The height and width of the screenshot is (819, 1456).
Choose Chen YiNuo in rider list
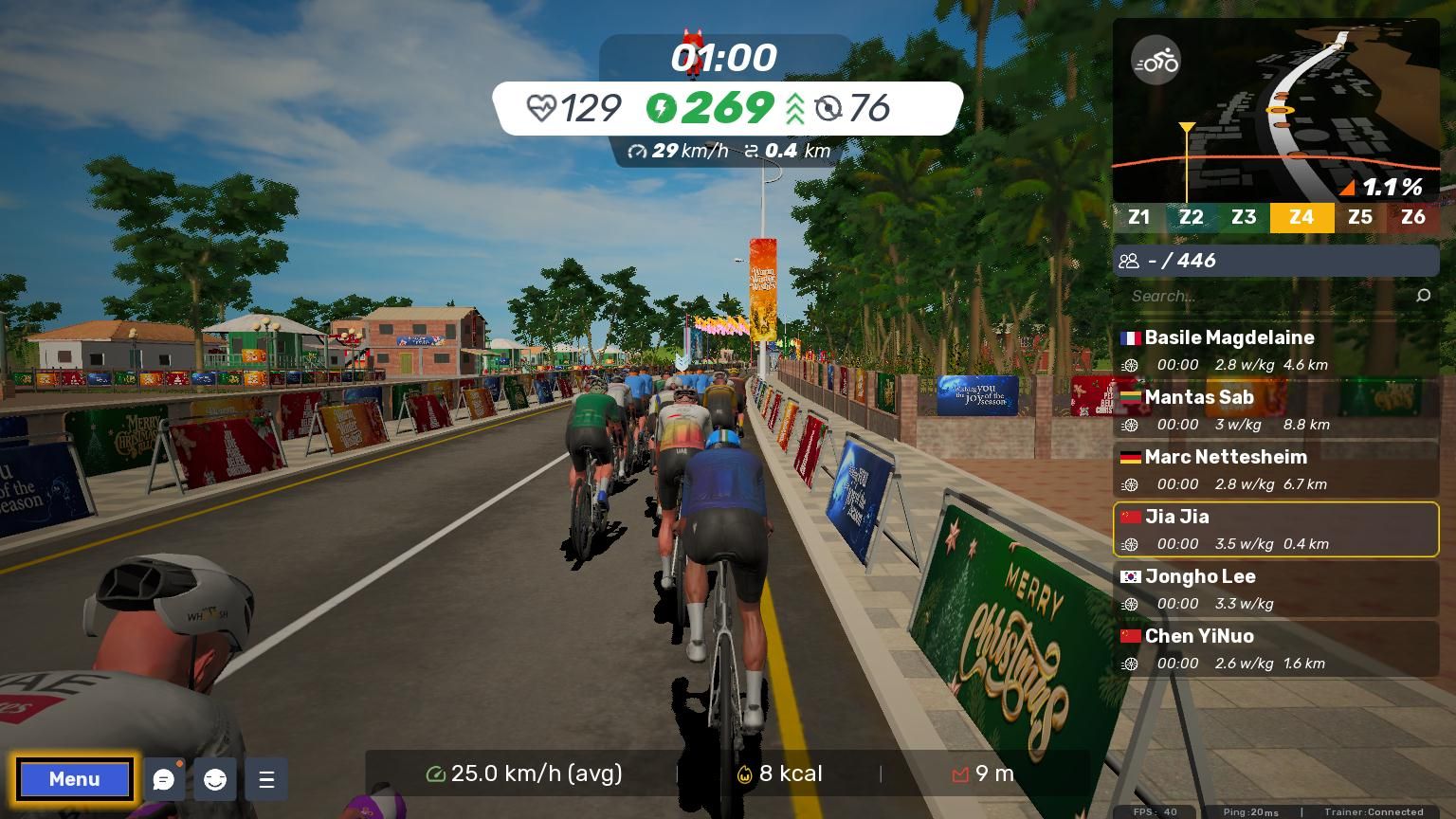[1276, 648]
